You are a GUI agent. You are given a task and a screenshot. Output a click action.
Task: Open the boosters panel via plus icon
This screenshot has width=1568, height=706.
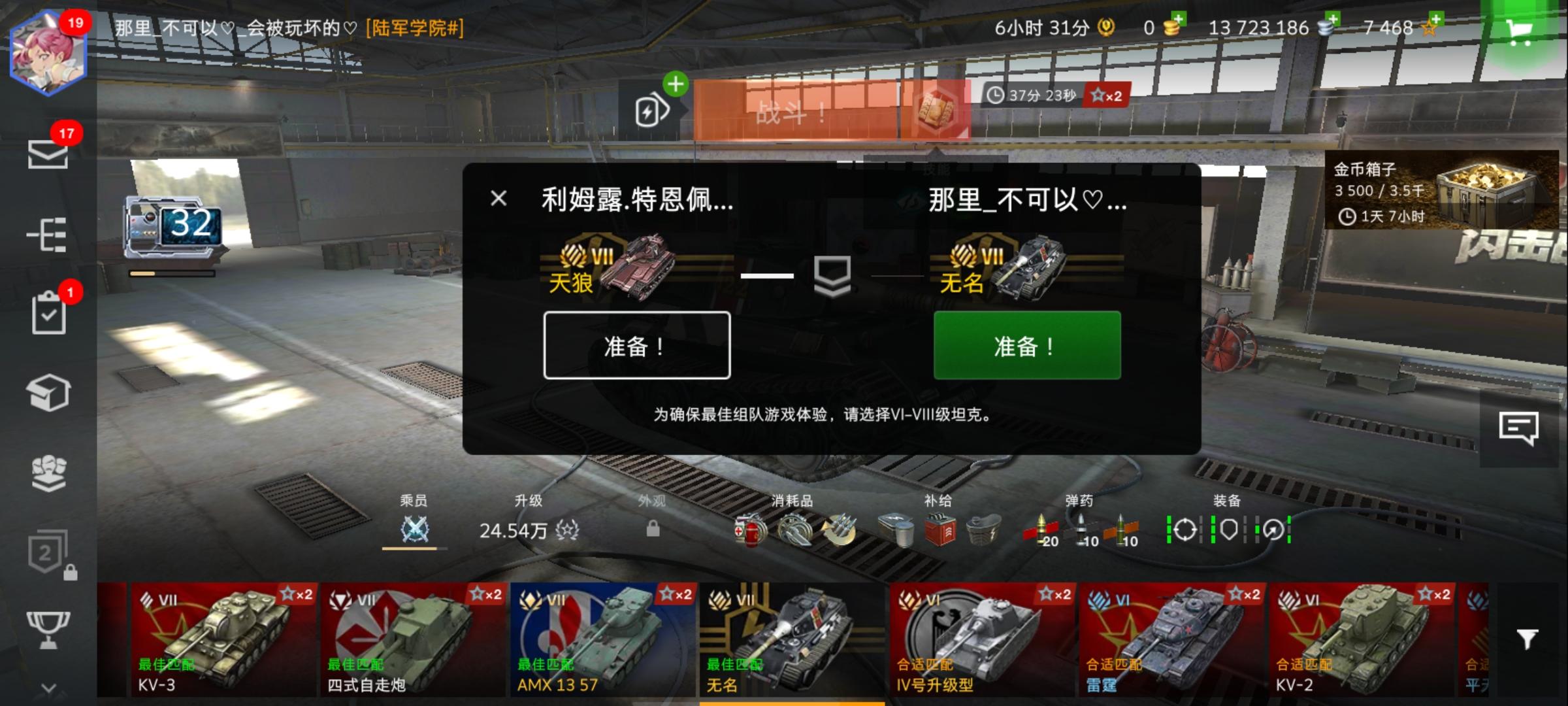[x=676, y=84]
